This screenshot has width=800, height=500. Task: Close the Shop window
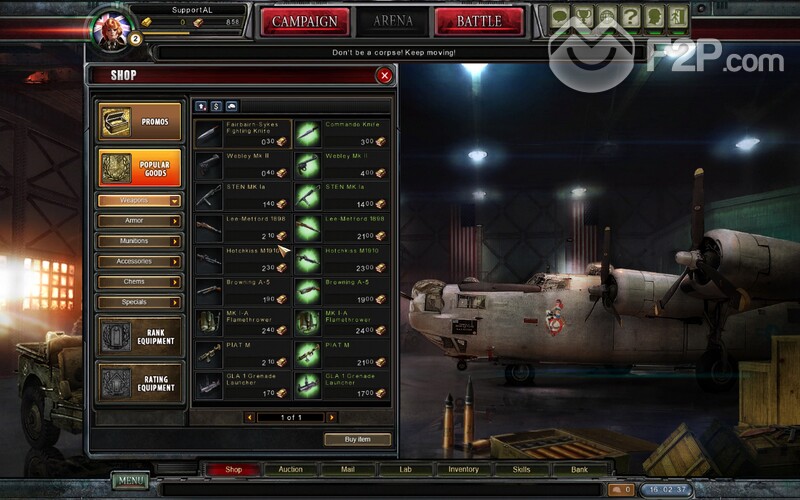pos(384,75)
